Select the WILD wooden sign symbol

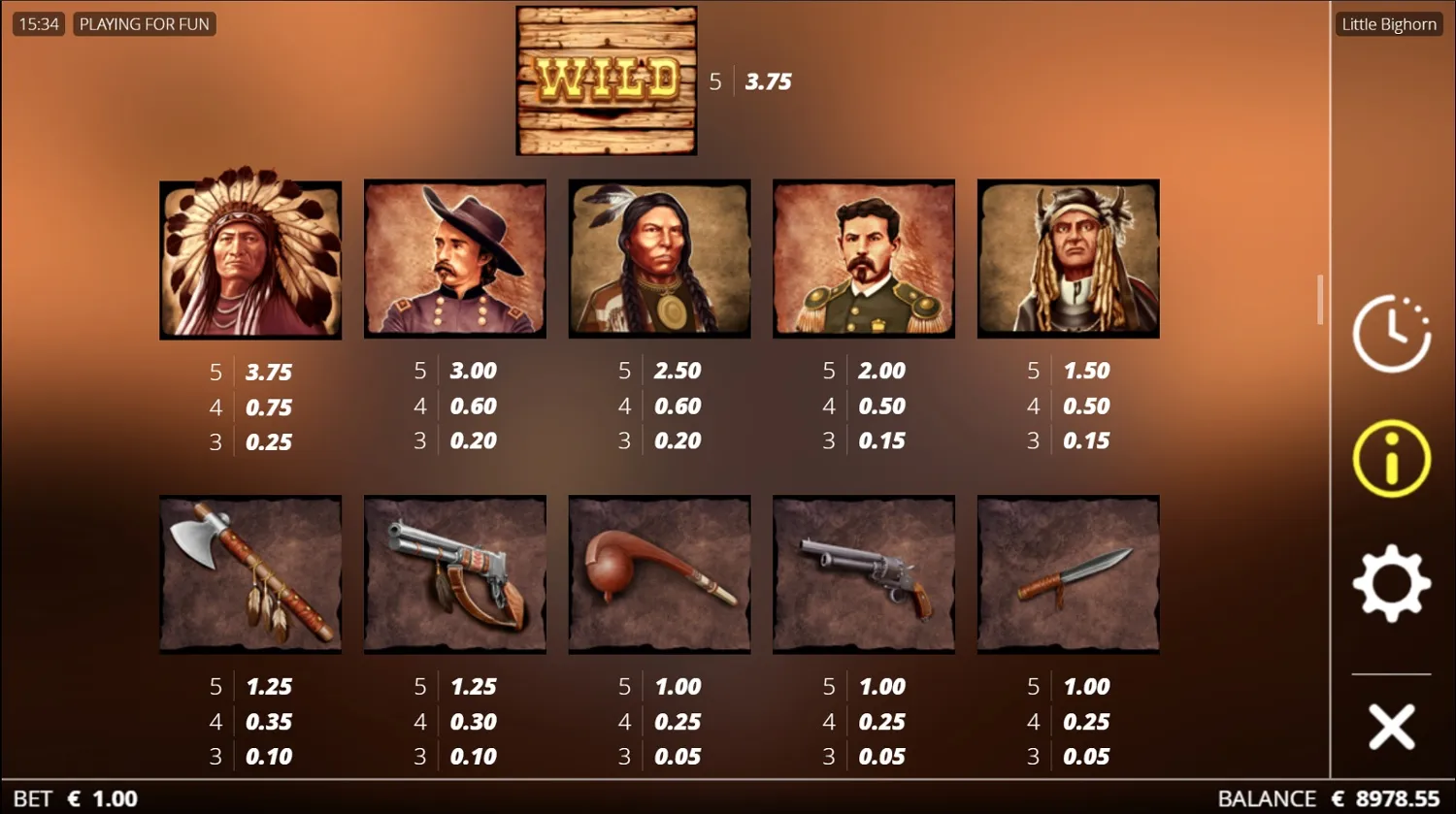pos(605,80)
